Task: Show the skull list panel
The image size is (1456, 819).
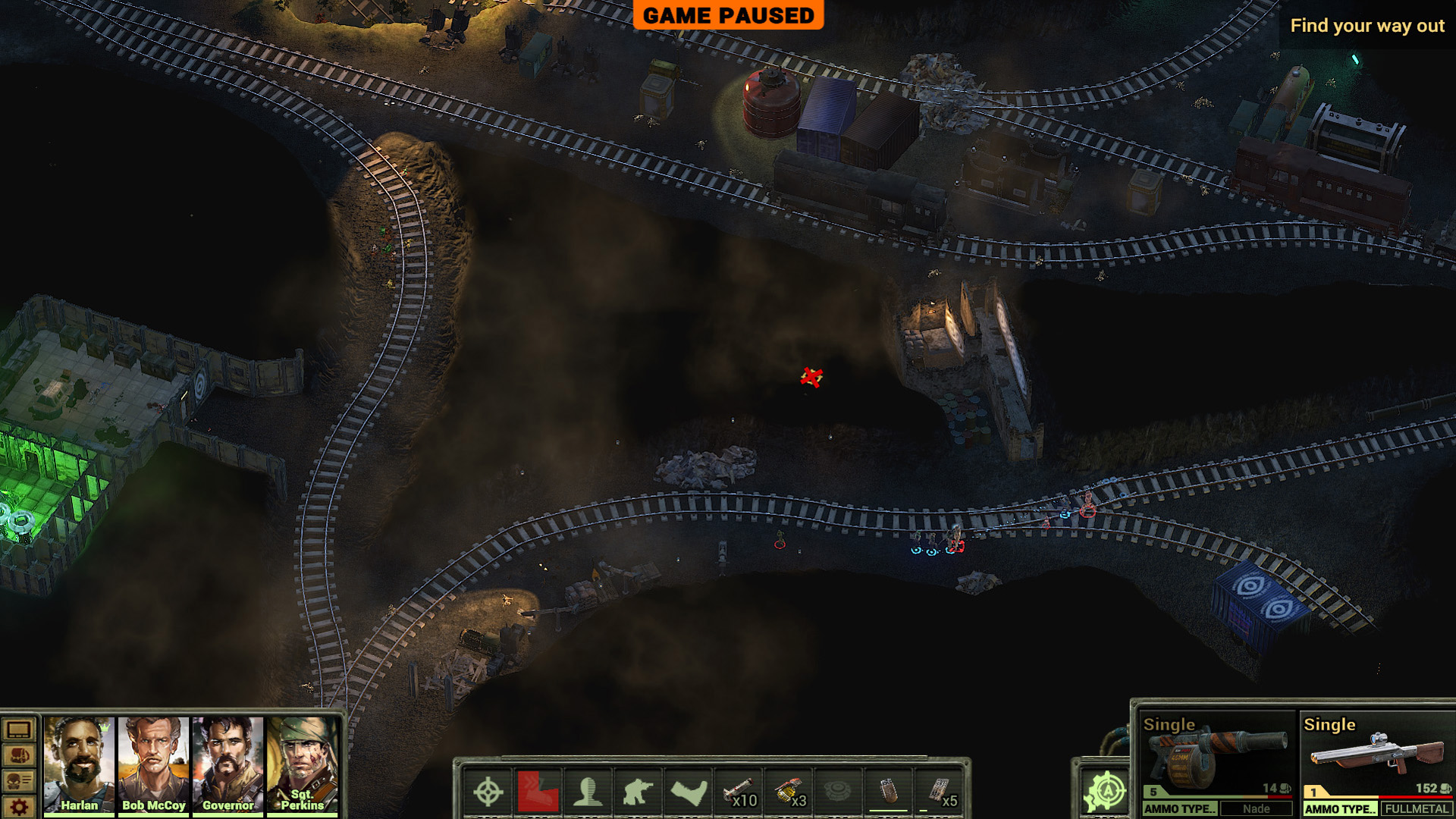Action: click(x=19, y=781)
